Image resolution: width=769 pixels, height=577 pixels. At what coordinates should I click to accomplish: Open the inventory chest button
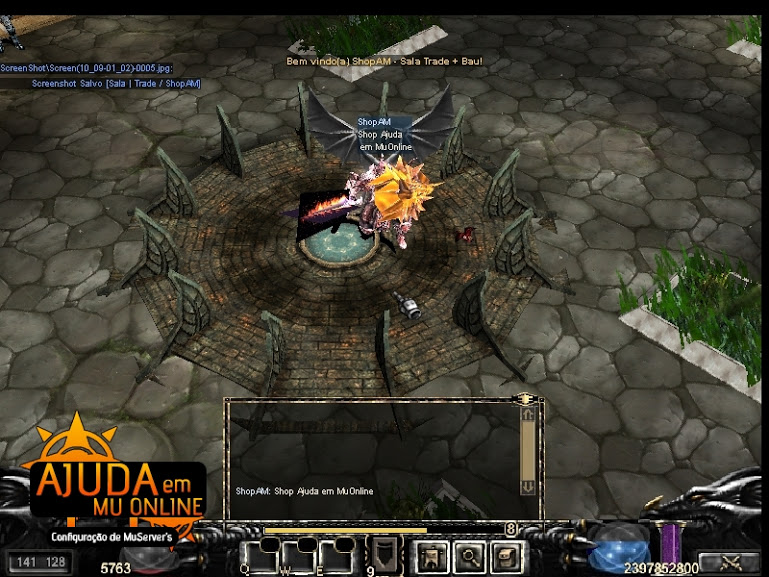505,555
